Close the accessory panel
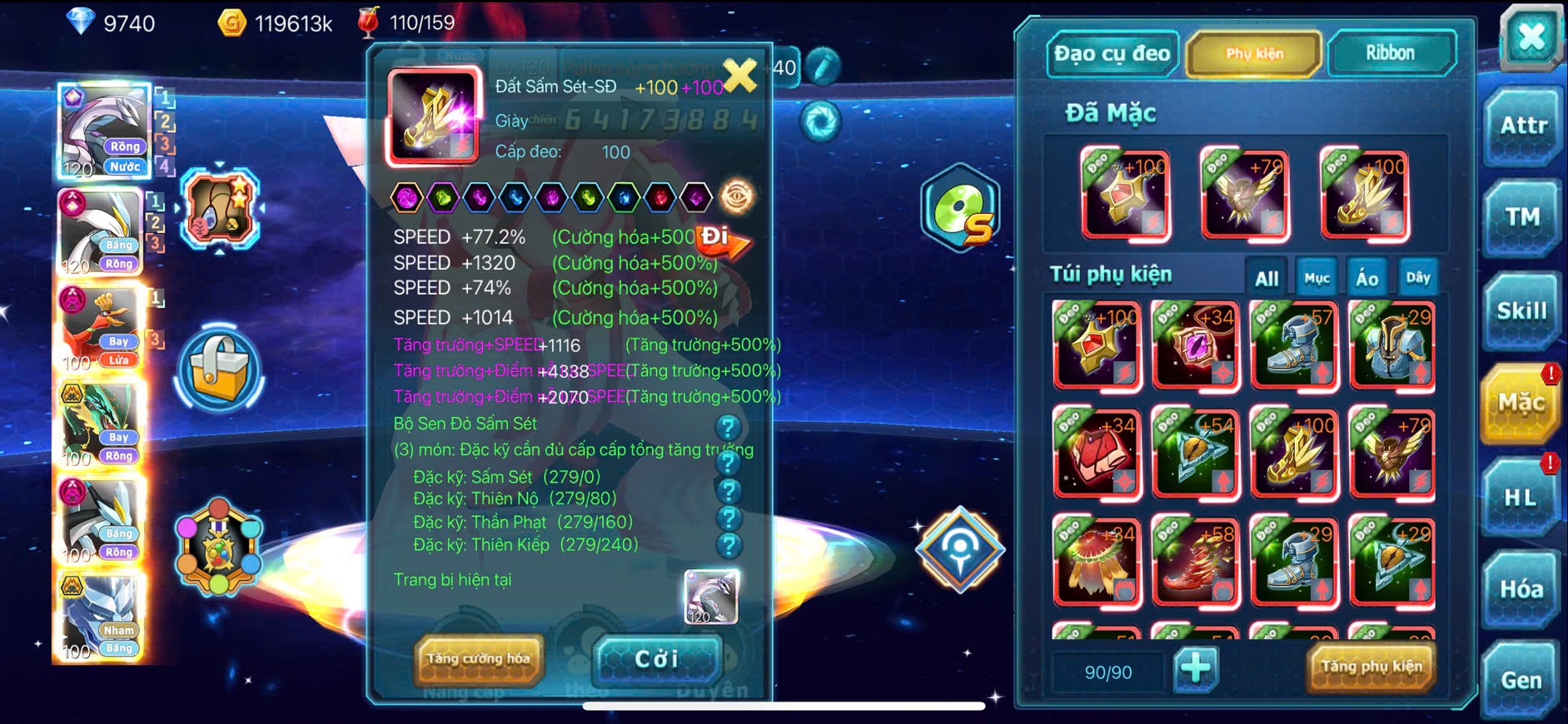Image resolution: width=1568 pixels, height=724 pixels. (x=1531, y=37)
